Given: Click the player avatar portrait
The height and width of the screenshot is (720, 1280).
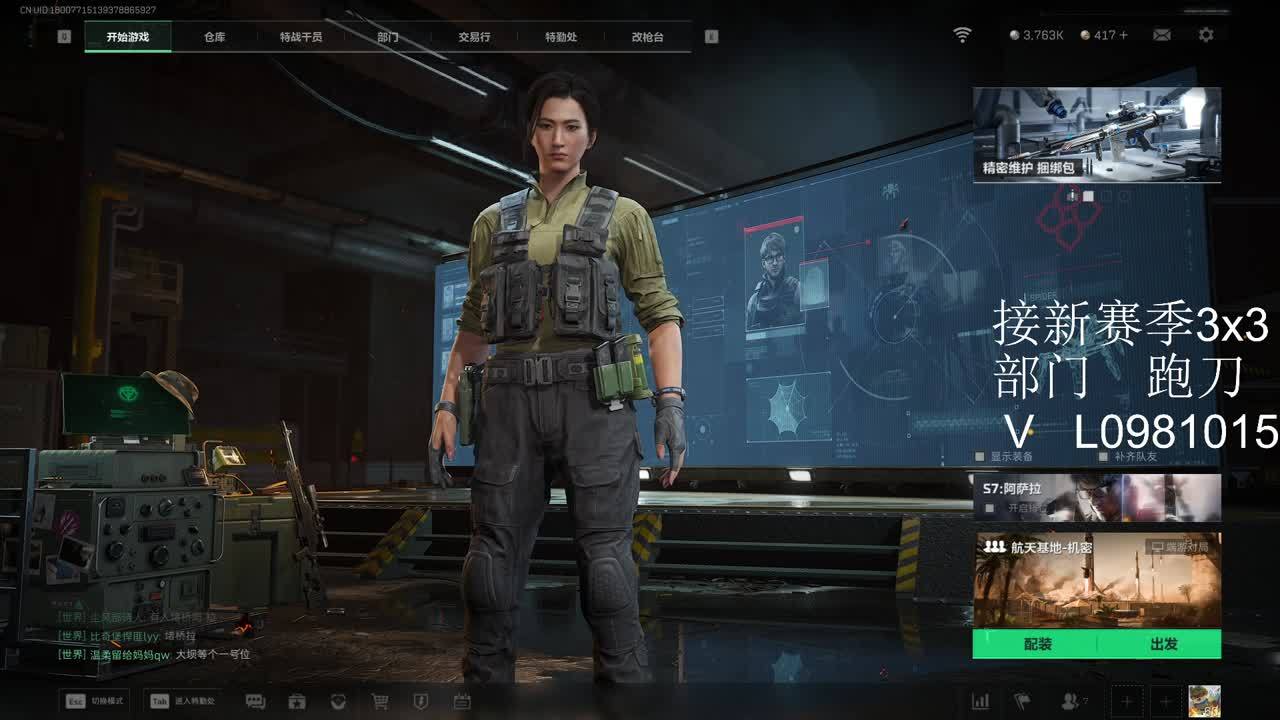Looking at the screenshot, I should 1204,701.
